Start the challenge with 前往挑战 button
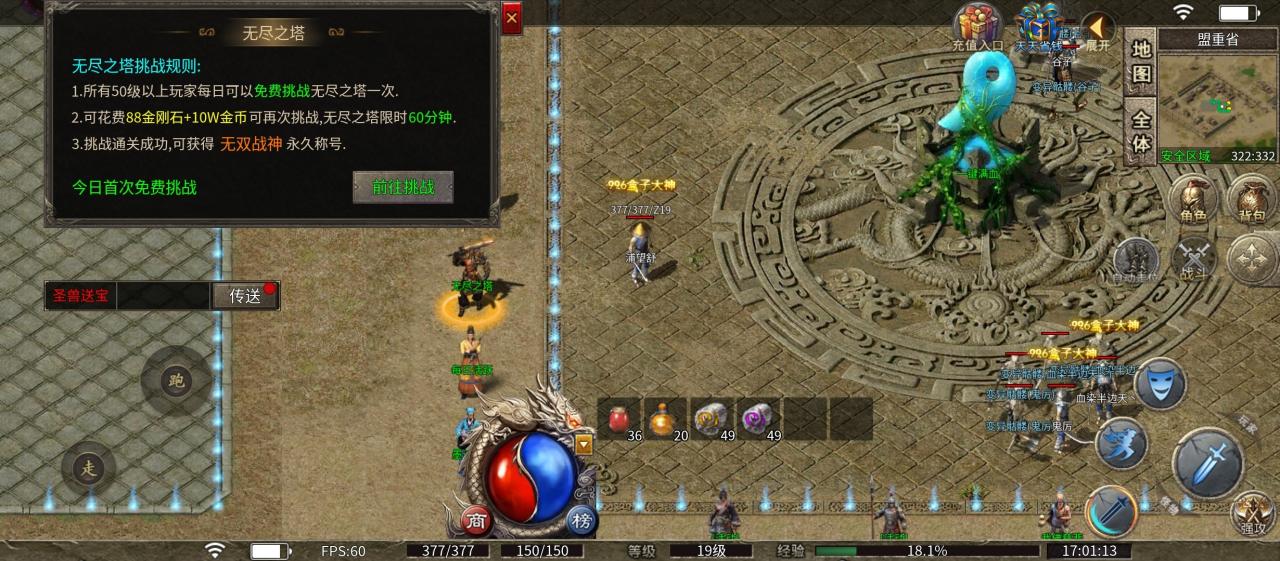Viewport: 1280px width, 561px height. click(403, 187)
